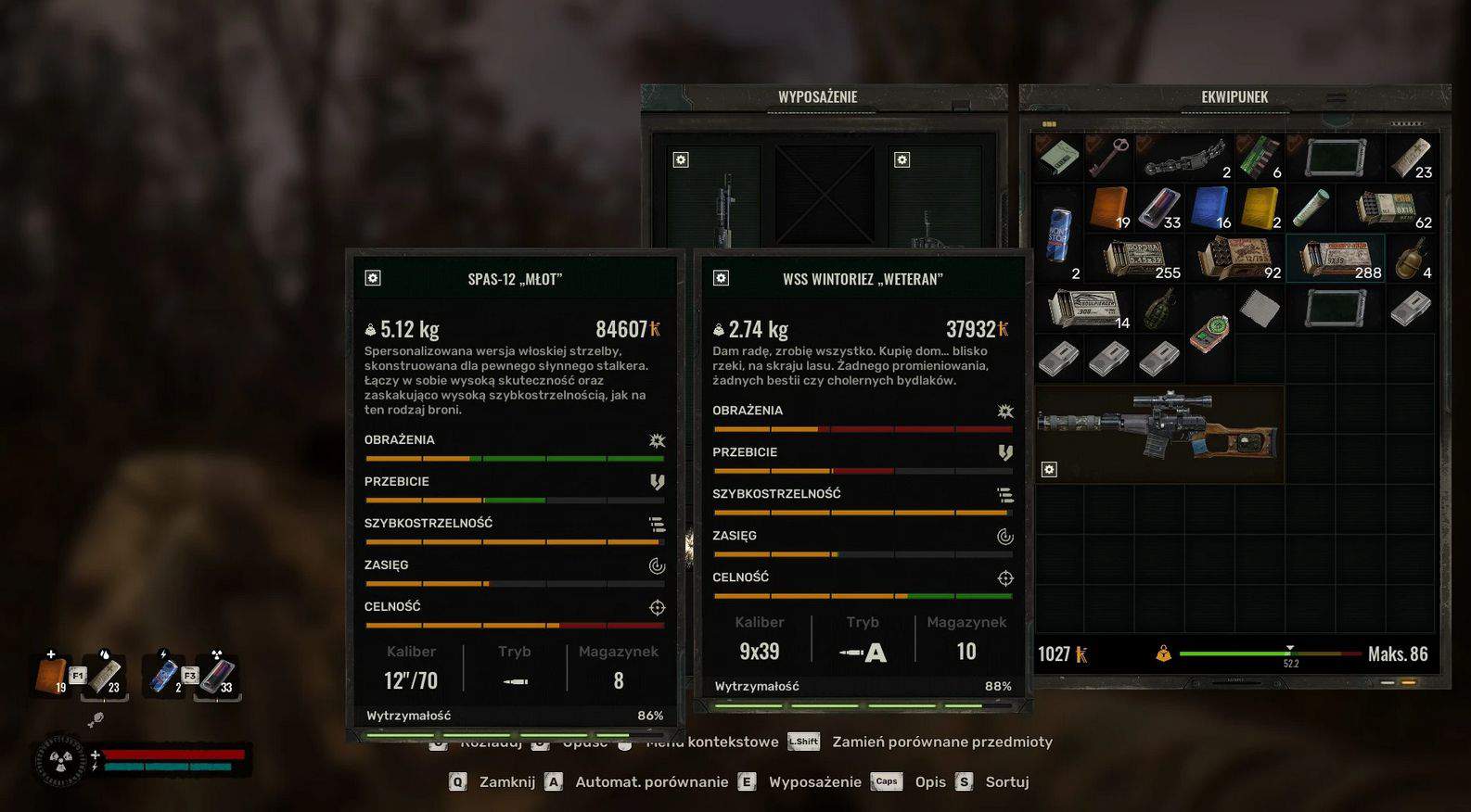1471x812 pixels.
Task: Choose the .308 ammo box stack of 14
Action: coord(1087,308)
